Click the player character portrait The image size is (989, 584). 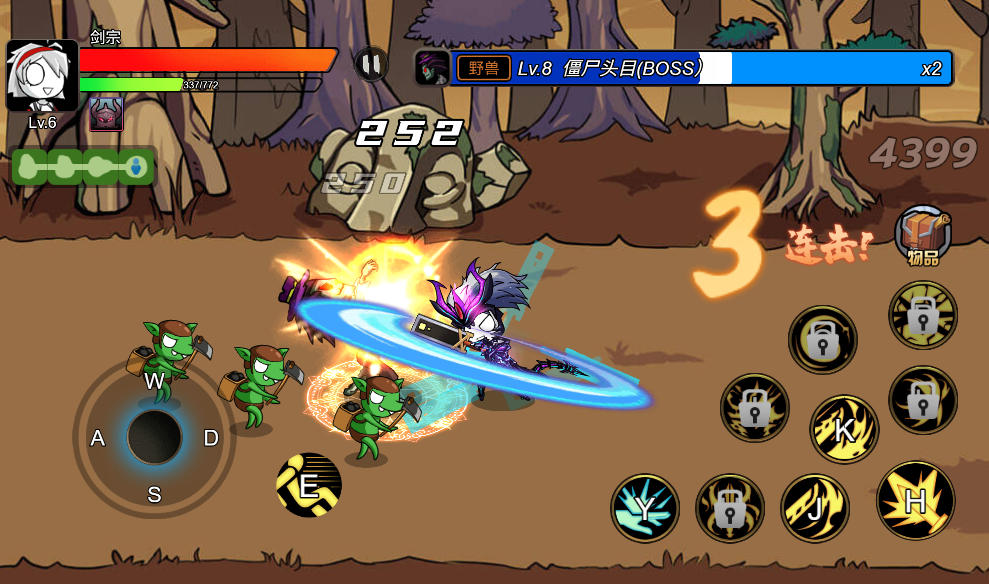pyautogui.click(x=42, y=76)
